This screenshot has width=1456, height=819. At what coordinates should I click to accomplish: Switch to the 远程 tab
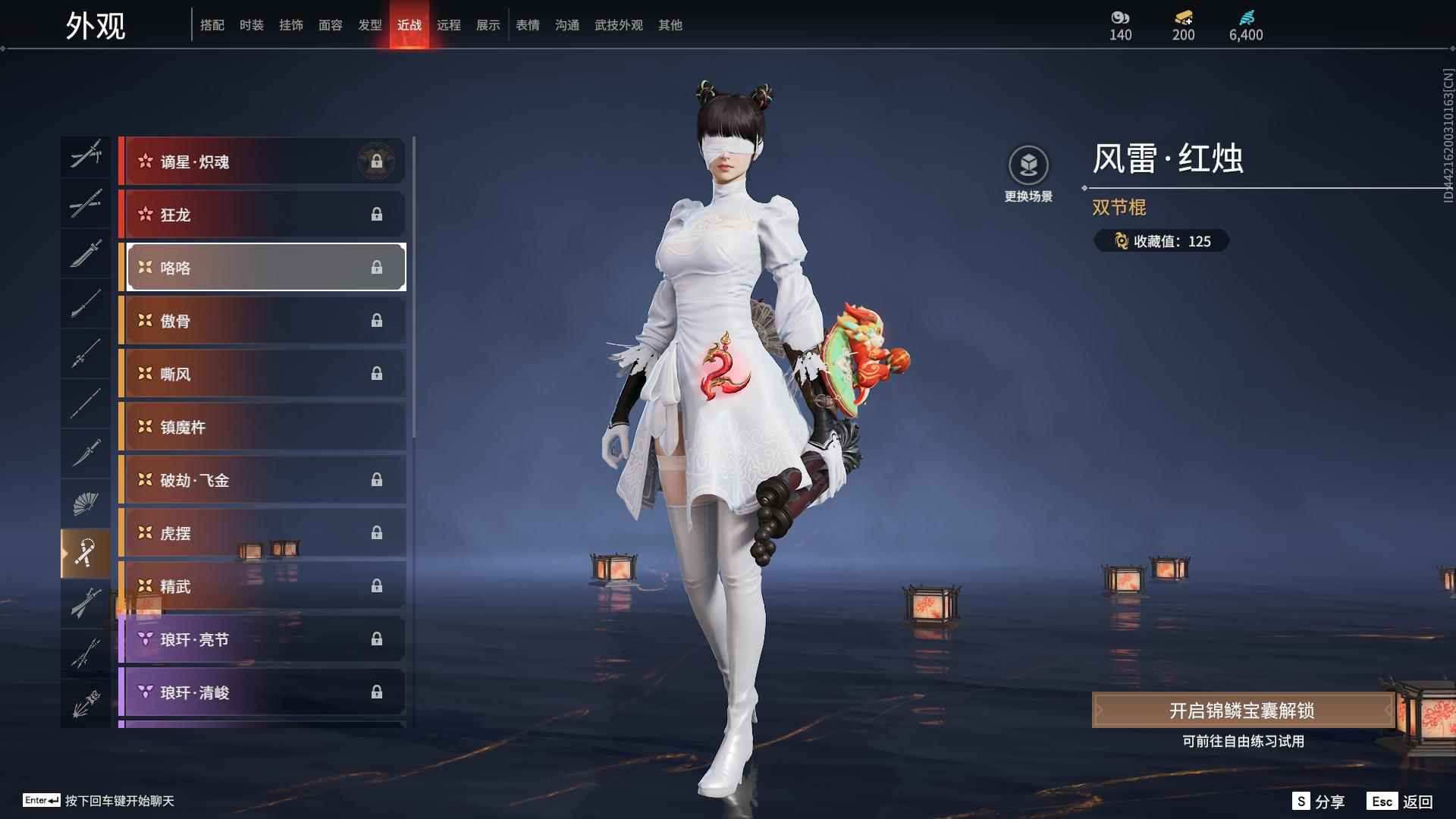pos(449,25)
